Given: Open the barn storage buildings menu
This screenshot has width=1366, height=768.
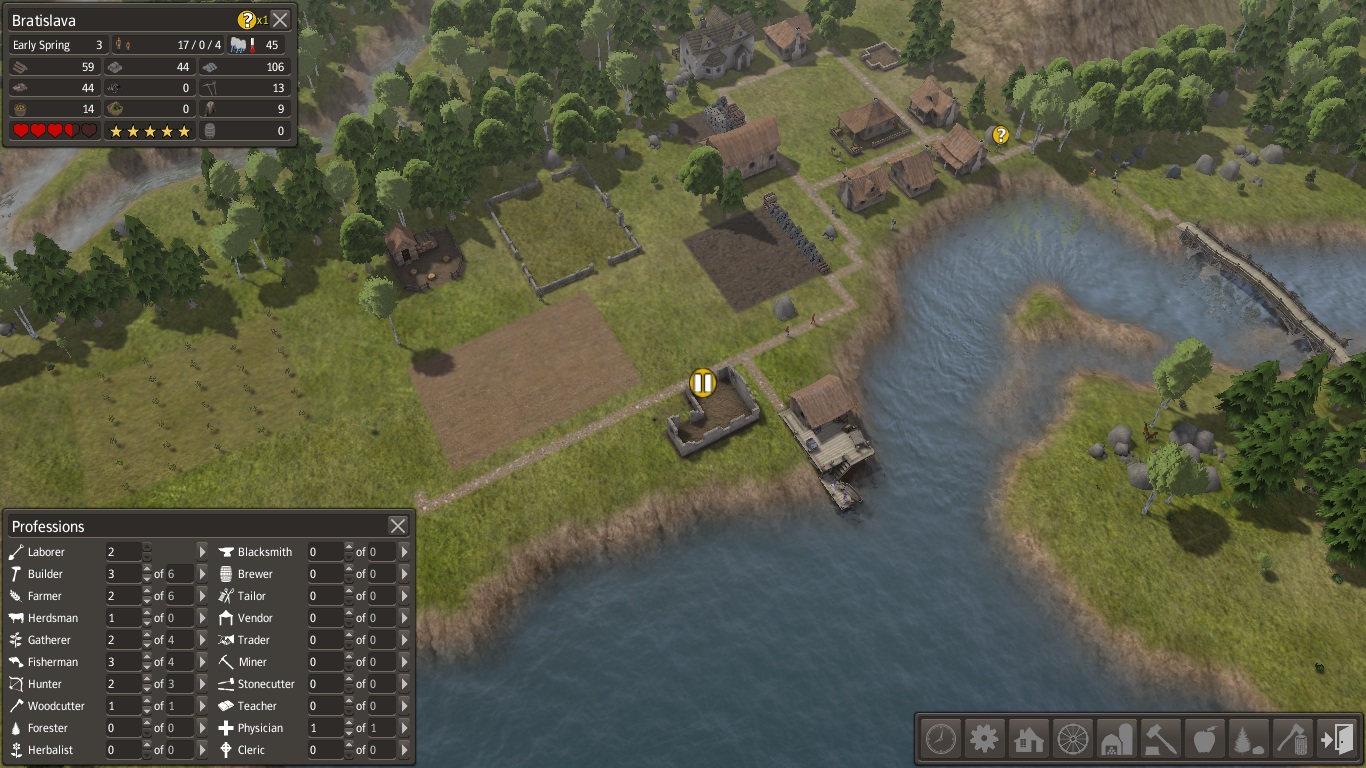Looking at the screenshot, I should click(1116, 740).
